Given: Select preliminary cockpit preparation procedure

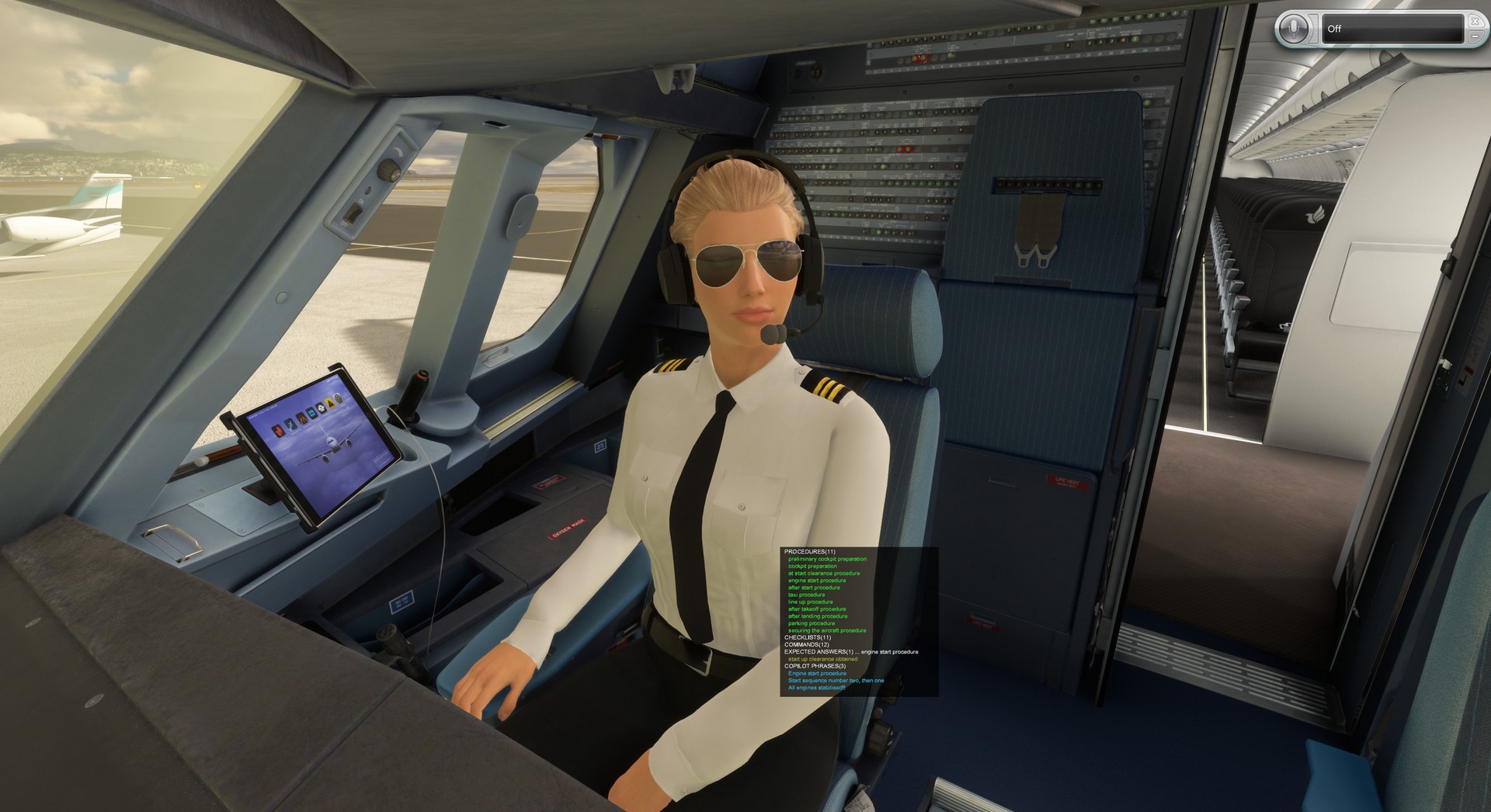Looking at the screenshot, I should click(827, 559).
